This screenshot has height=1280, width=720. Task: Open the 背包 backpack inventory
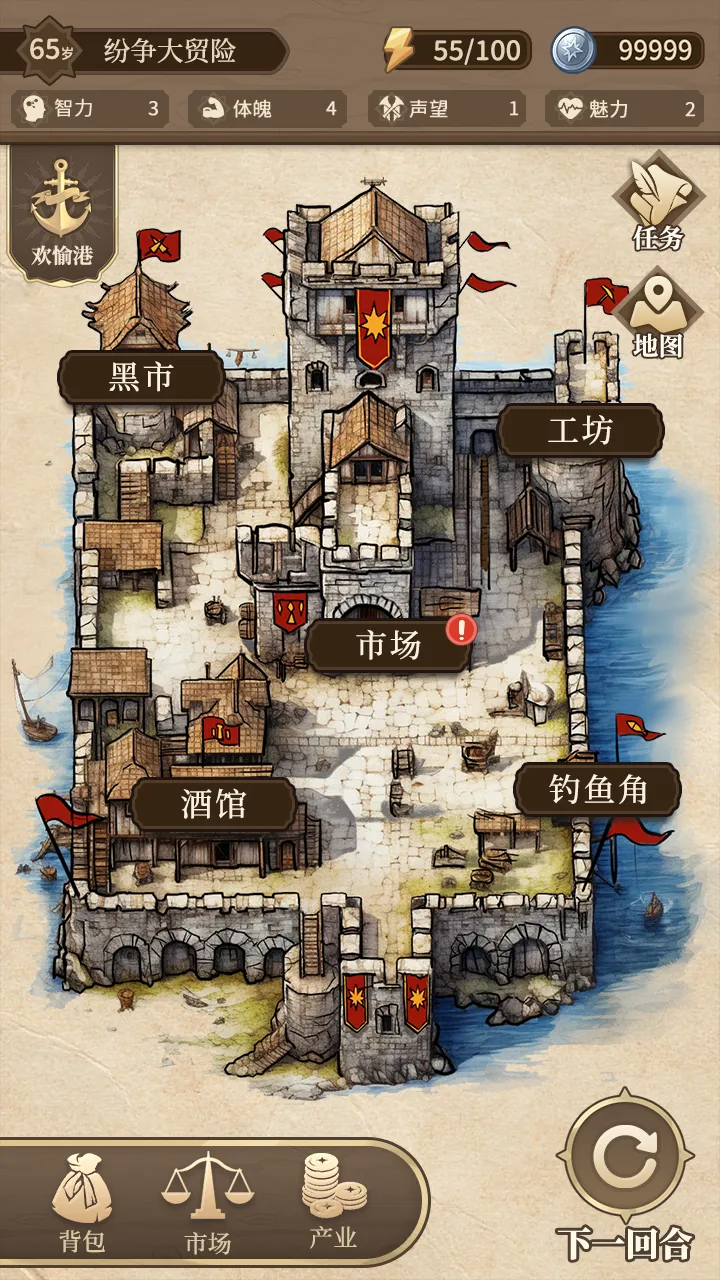click(x=82, y=1206)
